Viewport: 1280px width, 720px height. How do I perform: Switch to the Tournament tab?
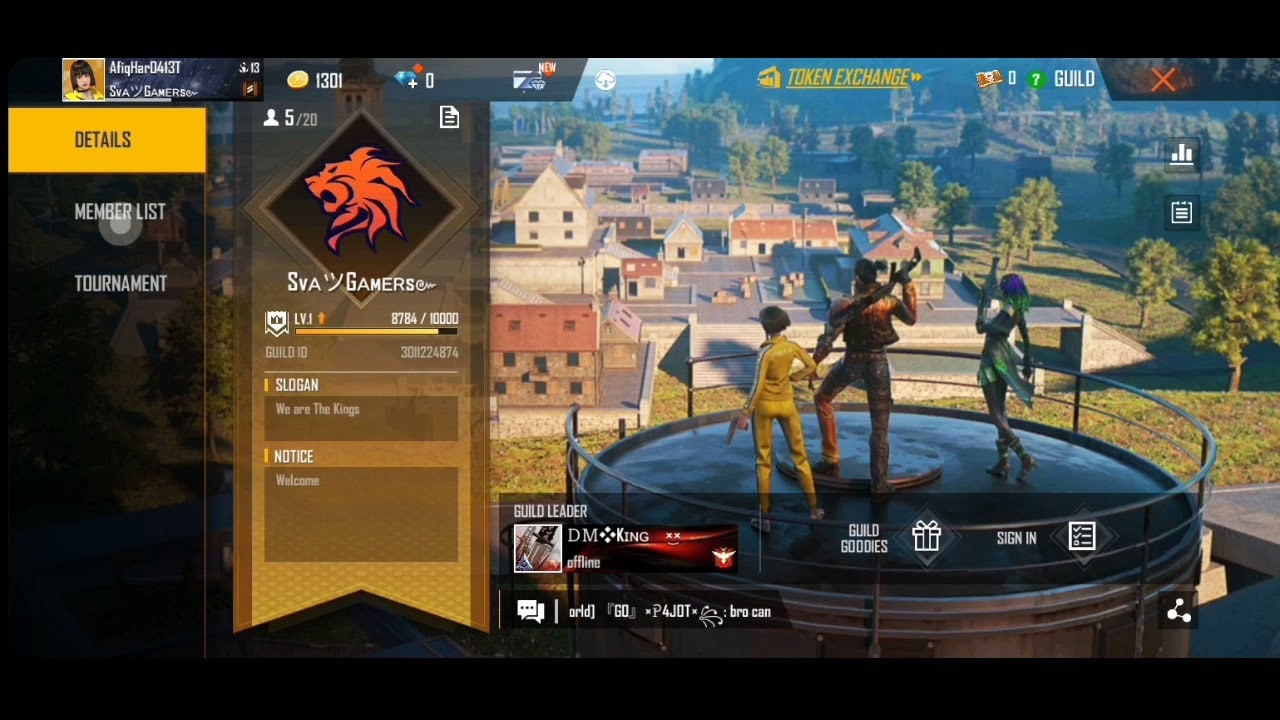coord(120,284)
